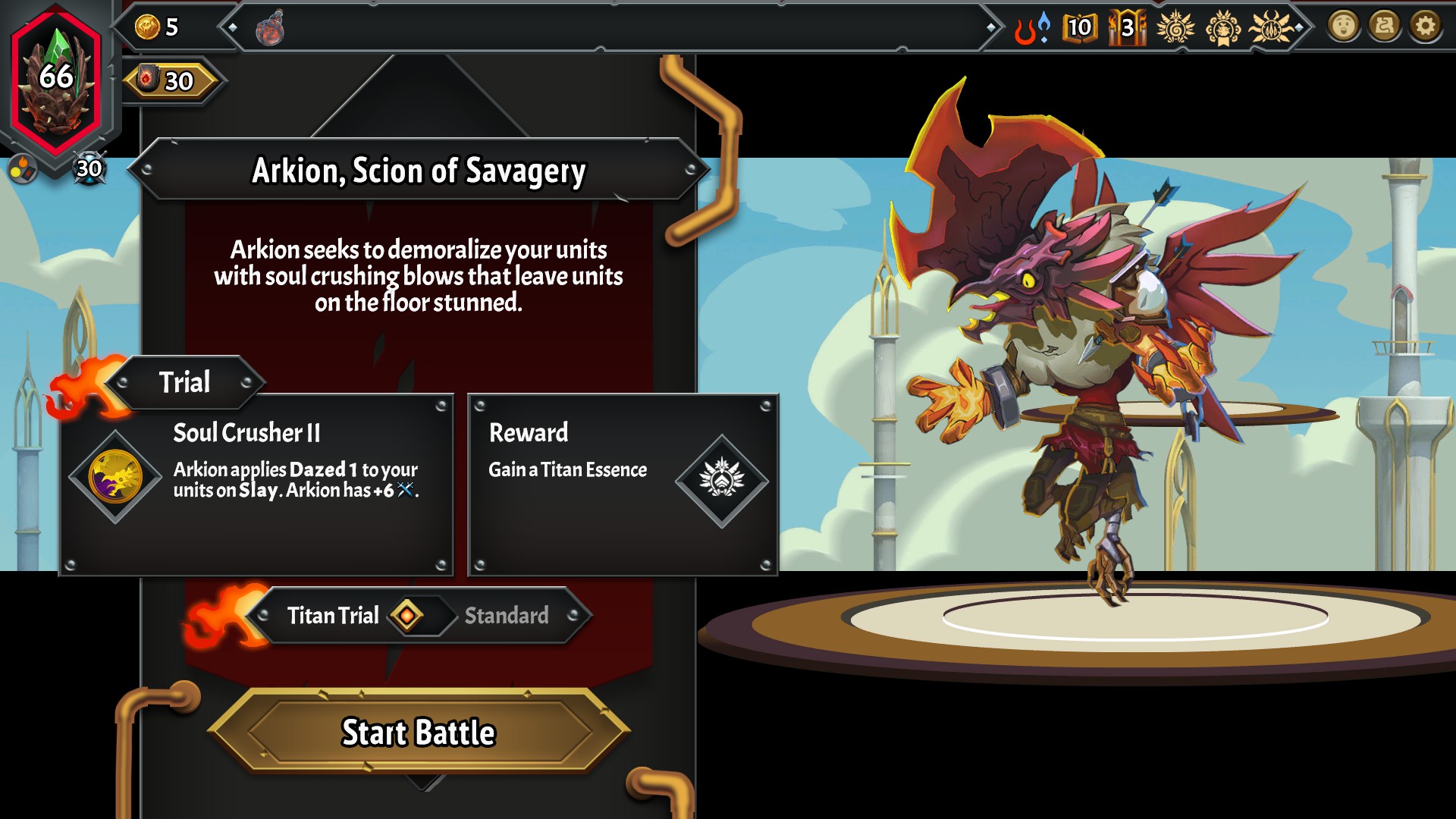The image size is (1456, 819).
Task: Click the surprised face button
Action: pyautogui.click(x=1343, y=27)
